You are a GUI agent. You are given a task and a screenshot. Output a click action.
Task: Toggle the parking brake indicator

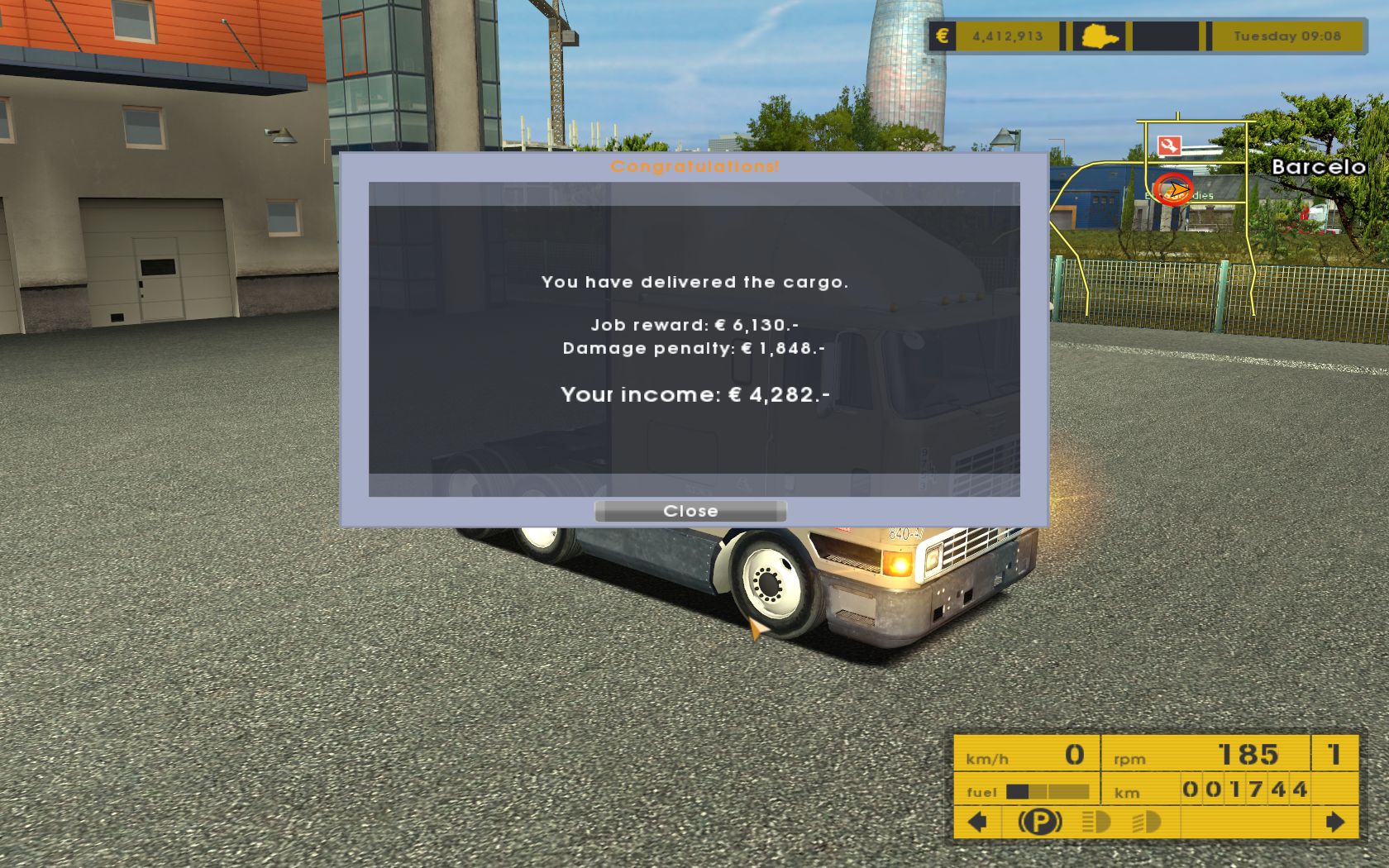click(1039, 822)
